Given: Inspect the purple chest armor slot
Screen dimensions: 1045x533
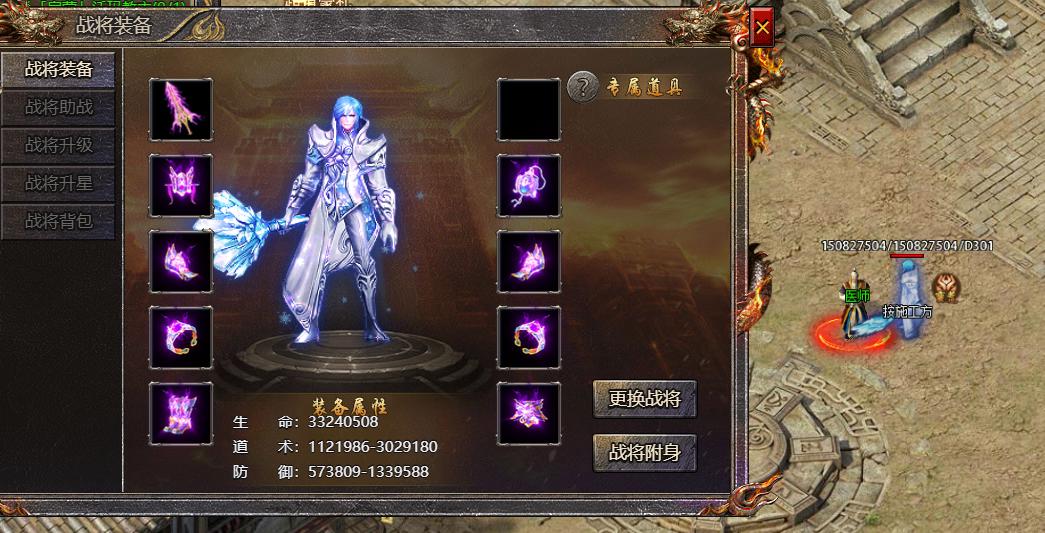Looking at the screenshot, I should click(x=181, y=185).
